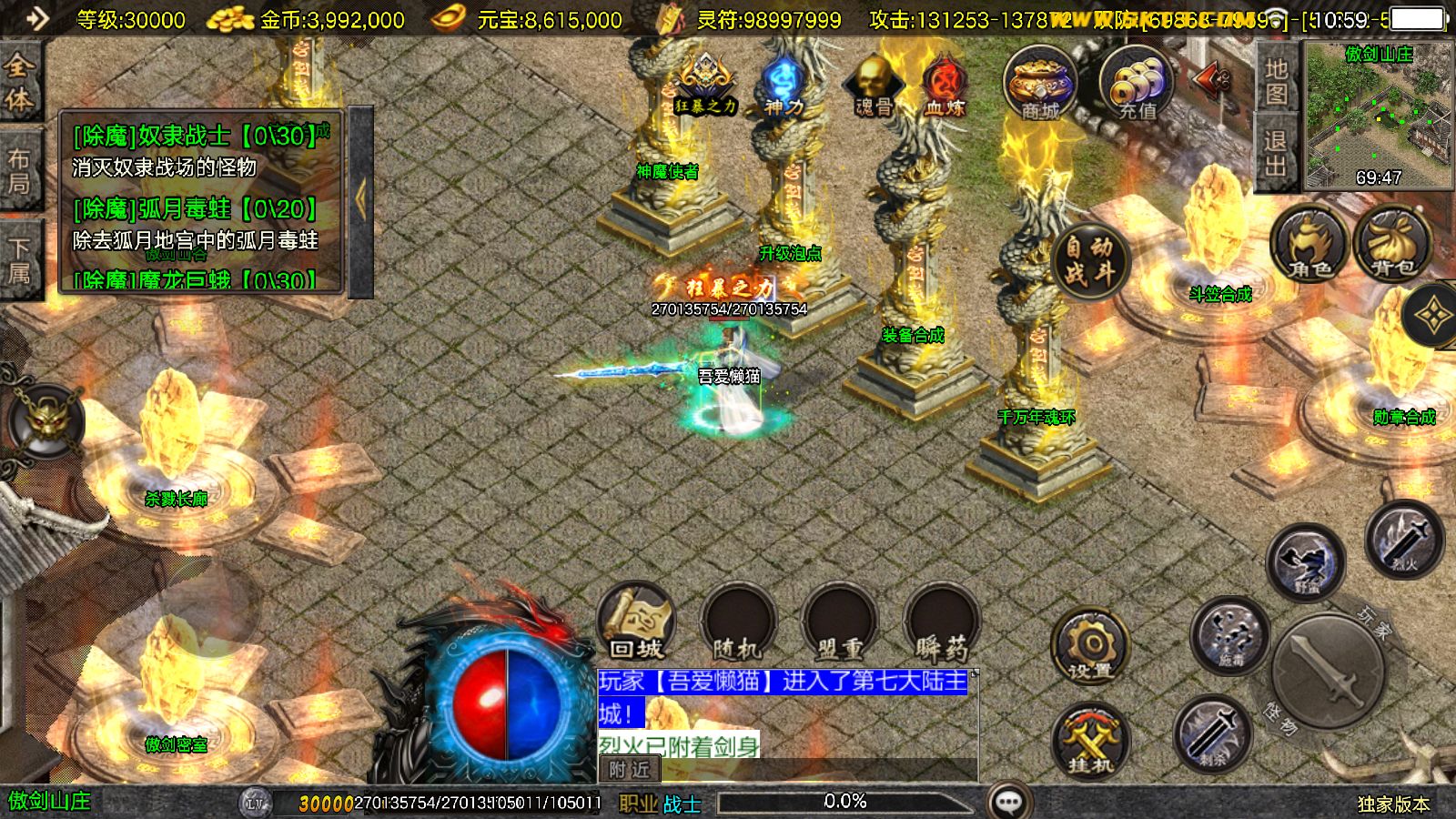Open the 奴隶战士 demon-slaying quest entry

[x=195, y=136]
